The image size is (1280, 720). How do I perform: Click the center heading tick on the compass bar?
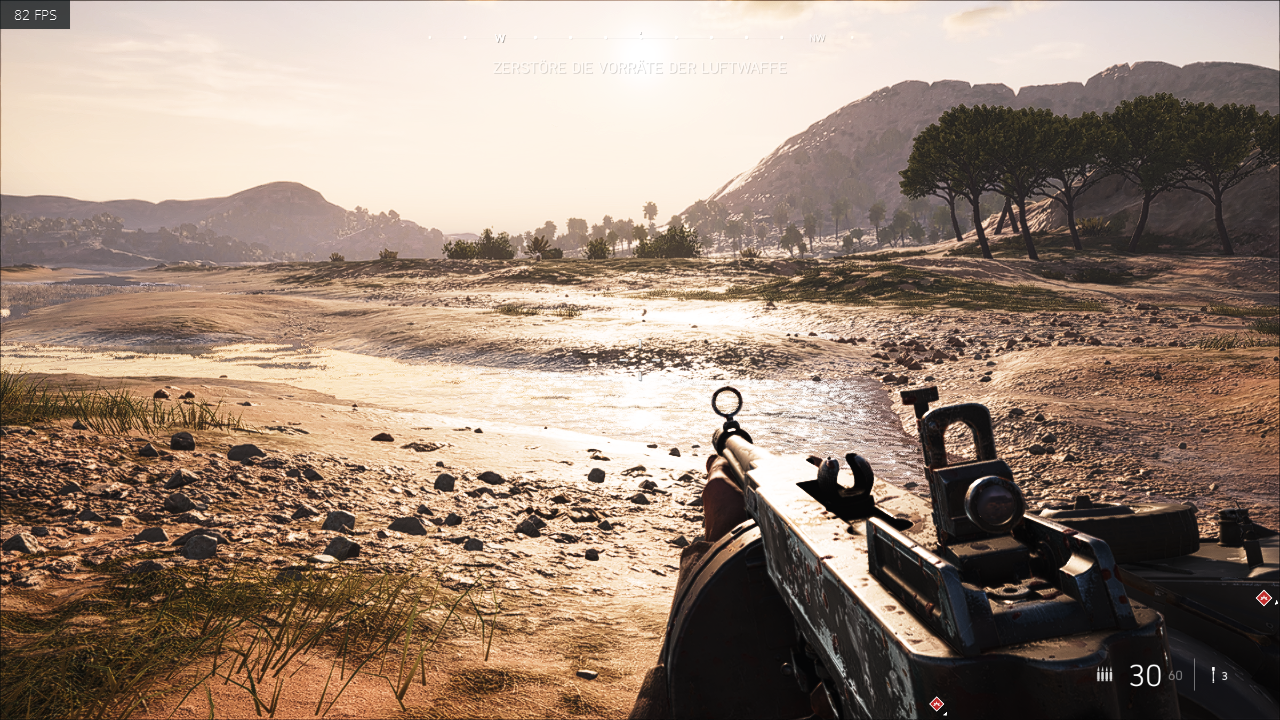coord(641,37)
